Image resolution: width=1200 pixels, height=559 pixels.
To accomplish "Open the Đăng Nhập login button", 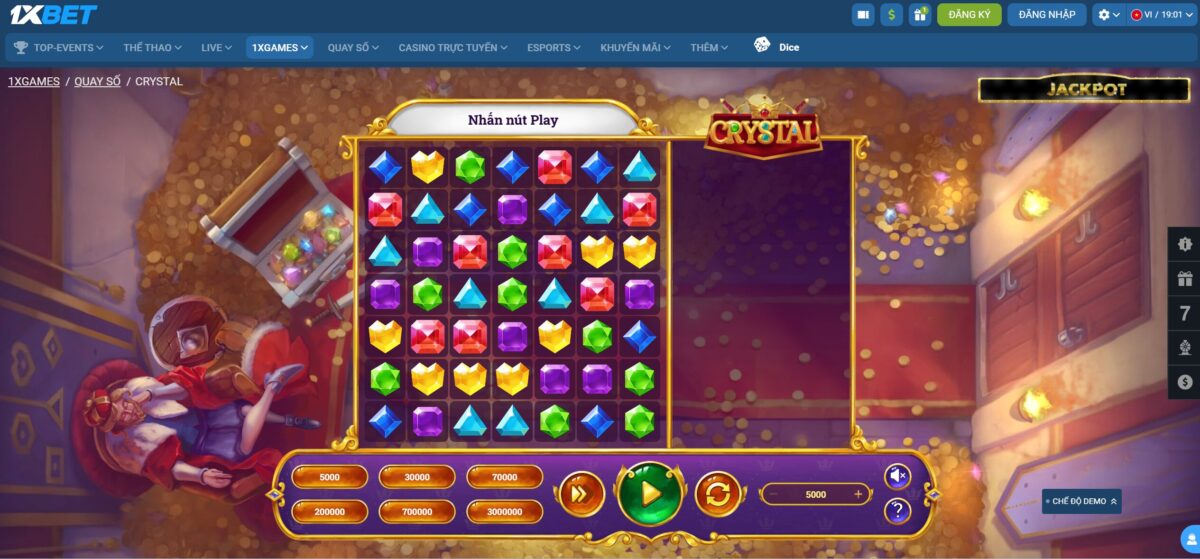I will 1047,14.
